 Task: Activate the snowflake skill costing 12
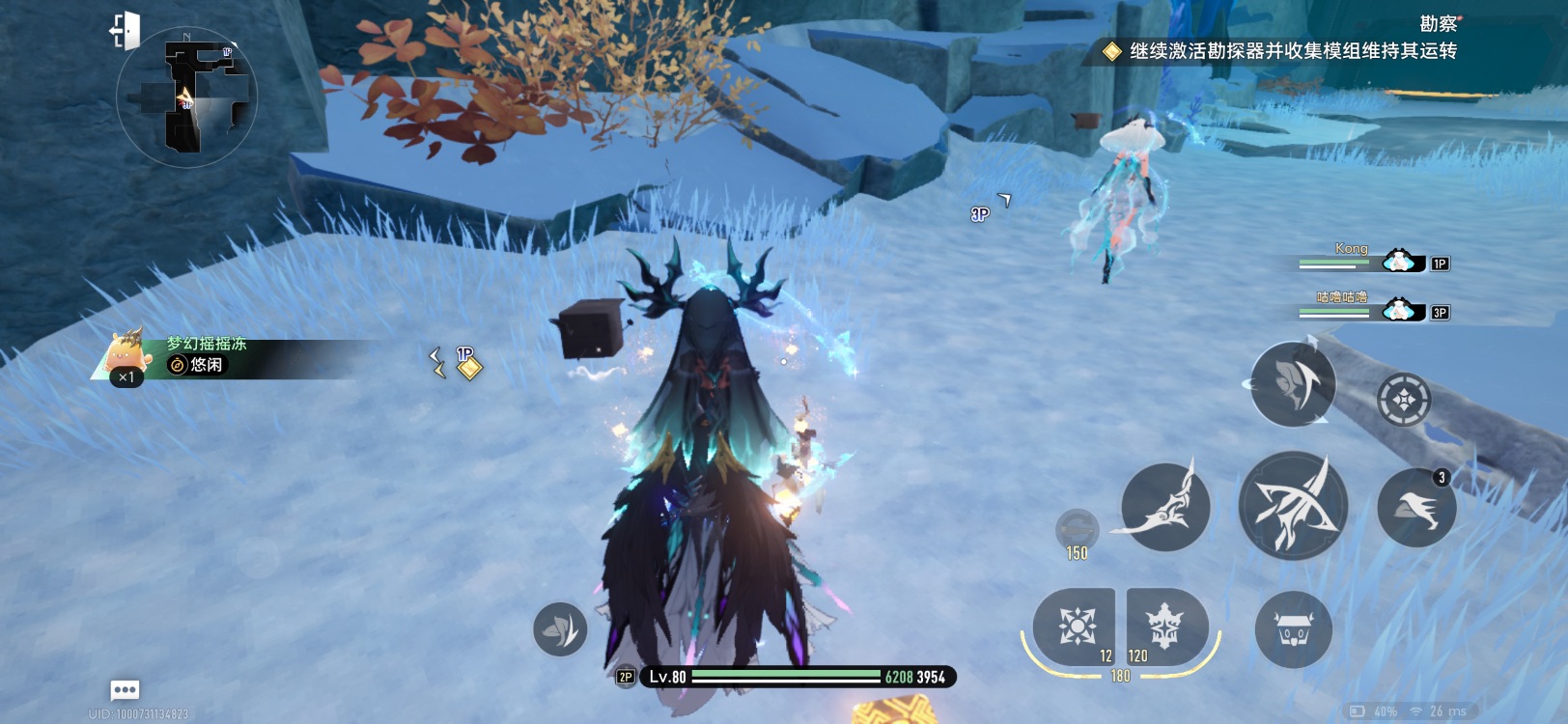1075,626
